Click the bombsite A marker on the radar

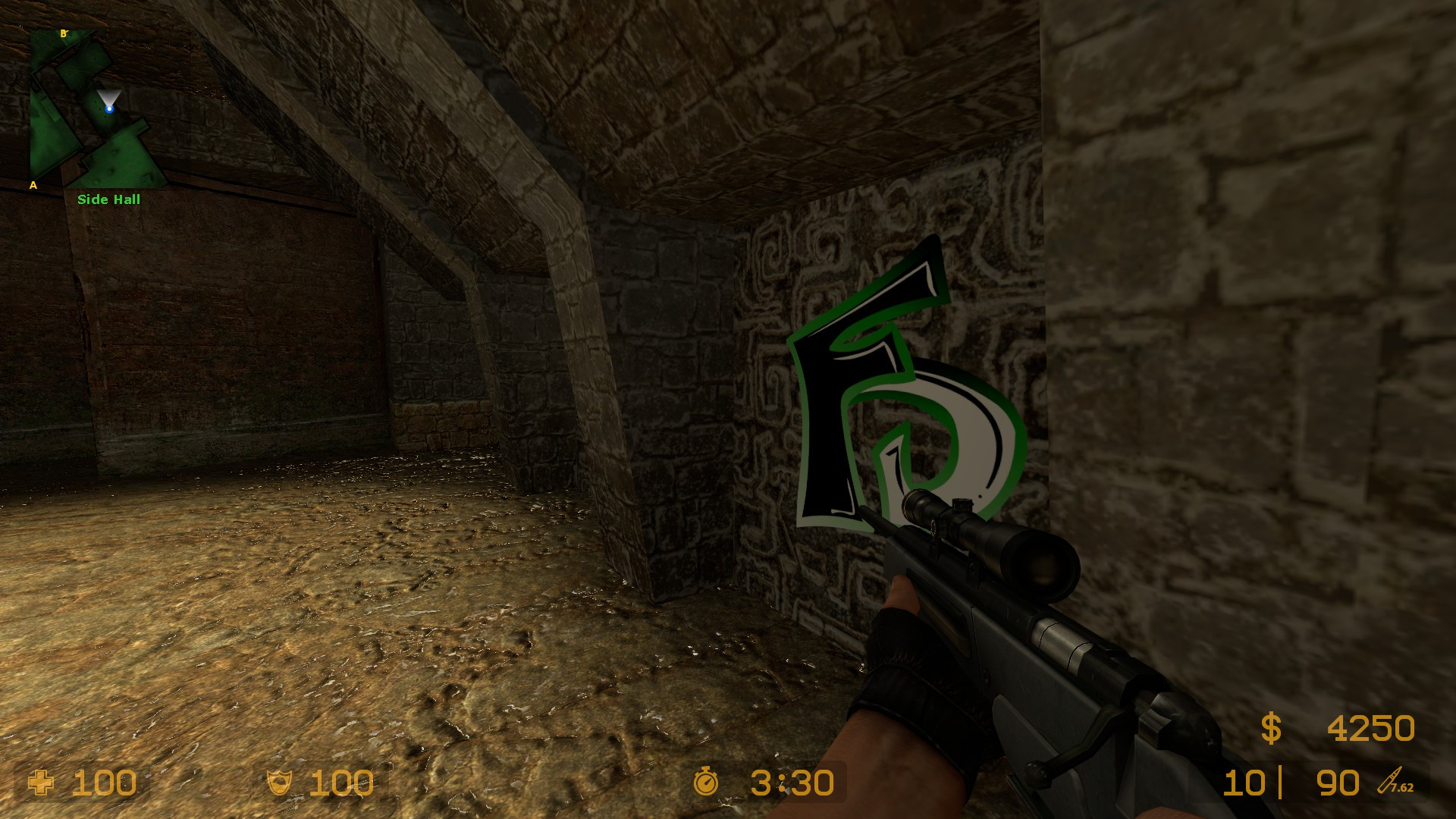click(x=33, y=184)
